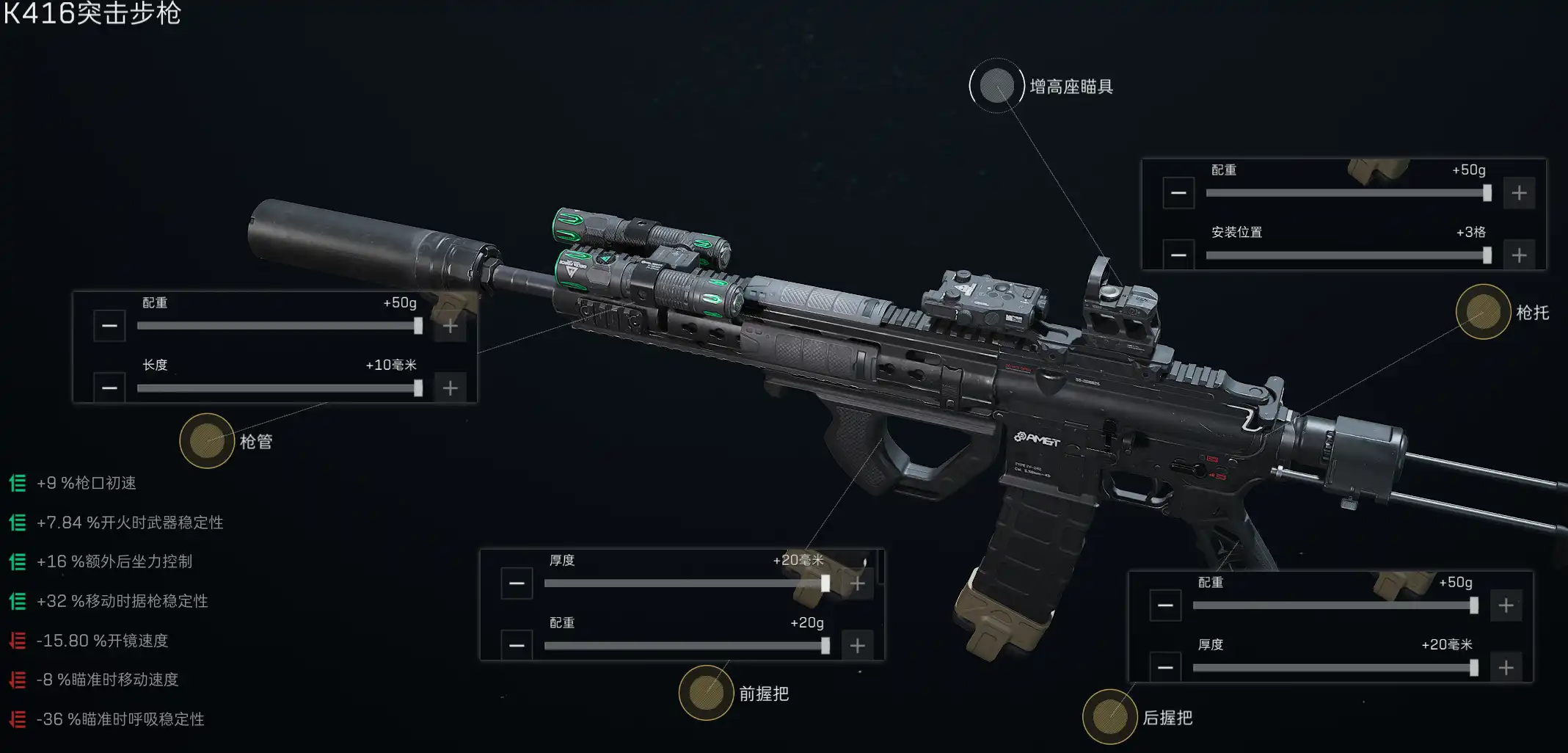Select the 增高座瞄具 attachment node
The width and height of the screenshot is (1568, 753).
pos(996,86)
